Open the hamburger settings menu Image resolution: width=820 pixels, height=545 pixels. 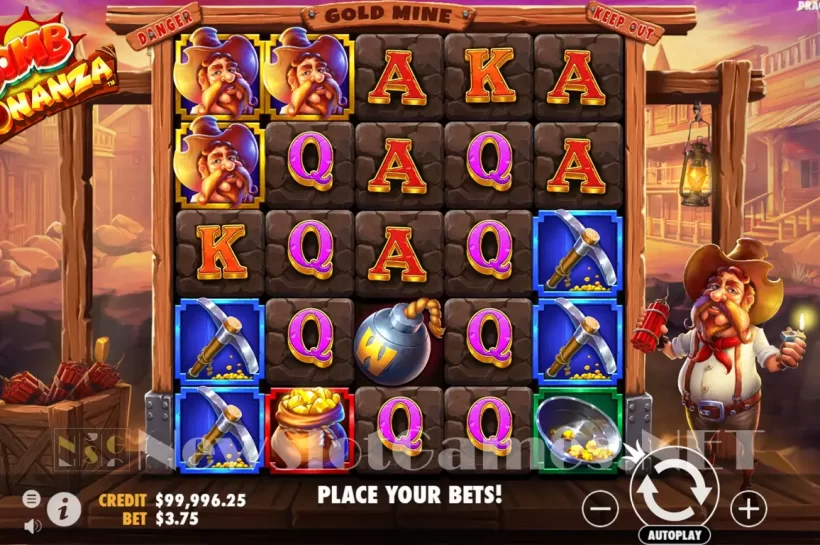click(x=32, y=498)
